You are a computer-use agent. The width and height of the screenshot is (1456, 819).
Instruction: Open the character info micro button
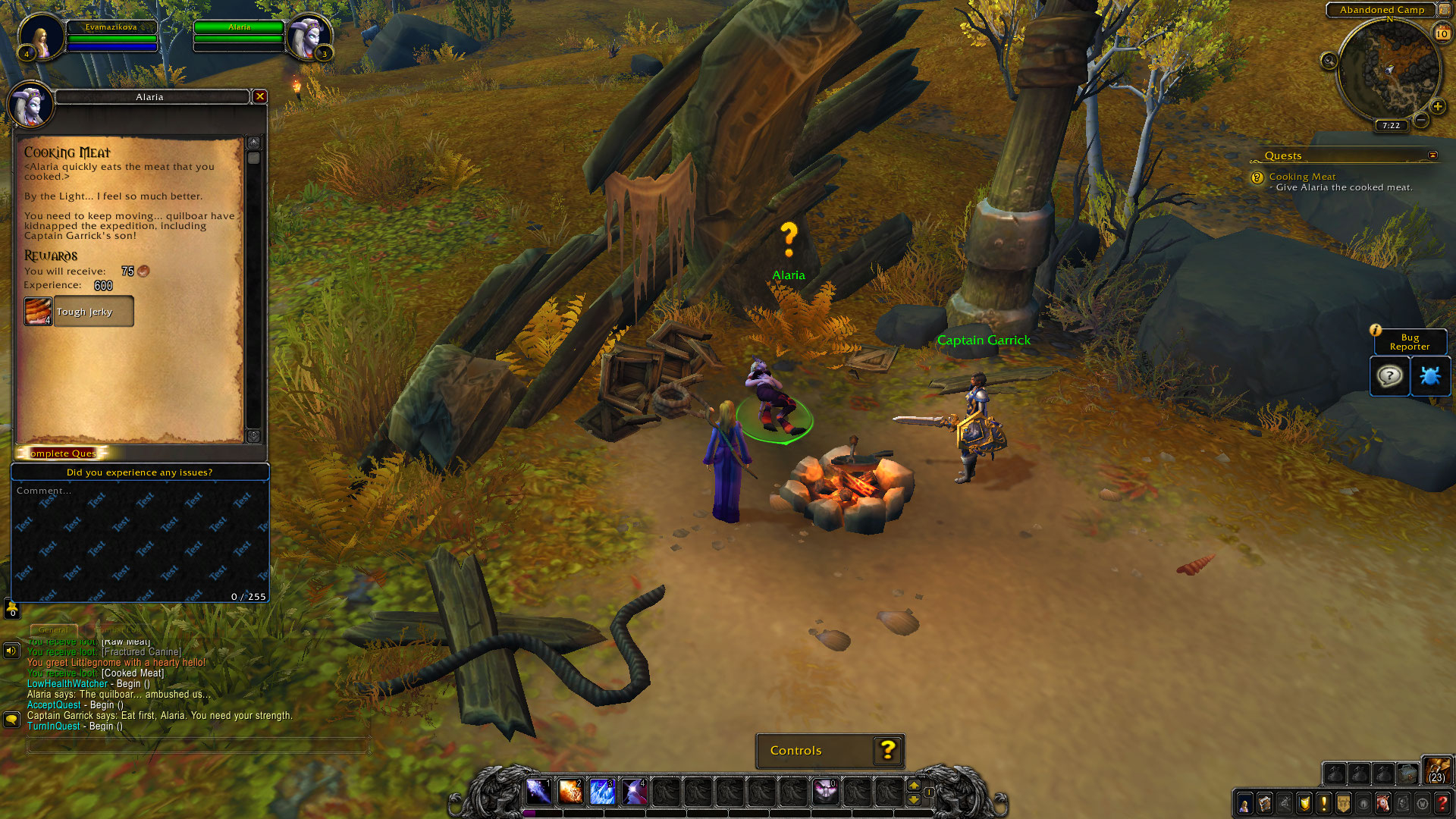point(1244,804)
